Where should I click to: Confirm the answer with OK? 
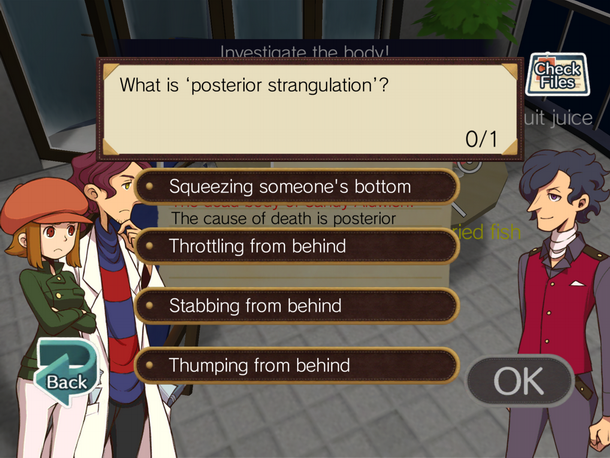[x=518, y=381]
